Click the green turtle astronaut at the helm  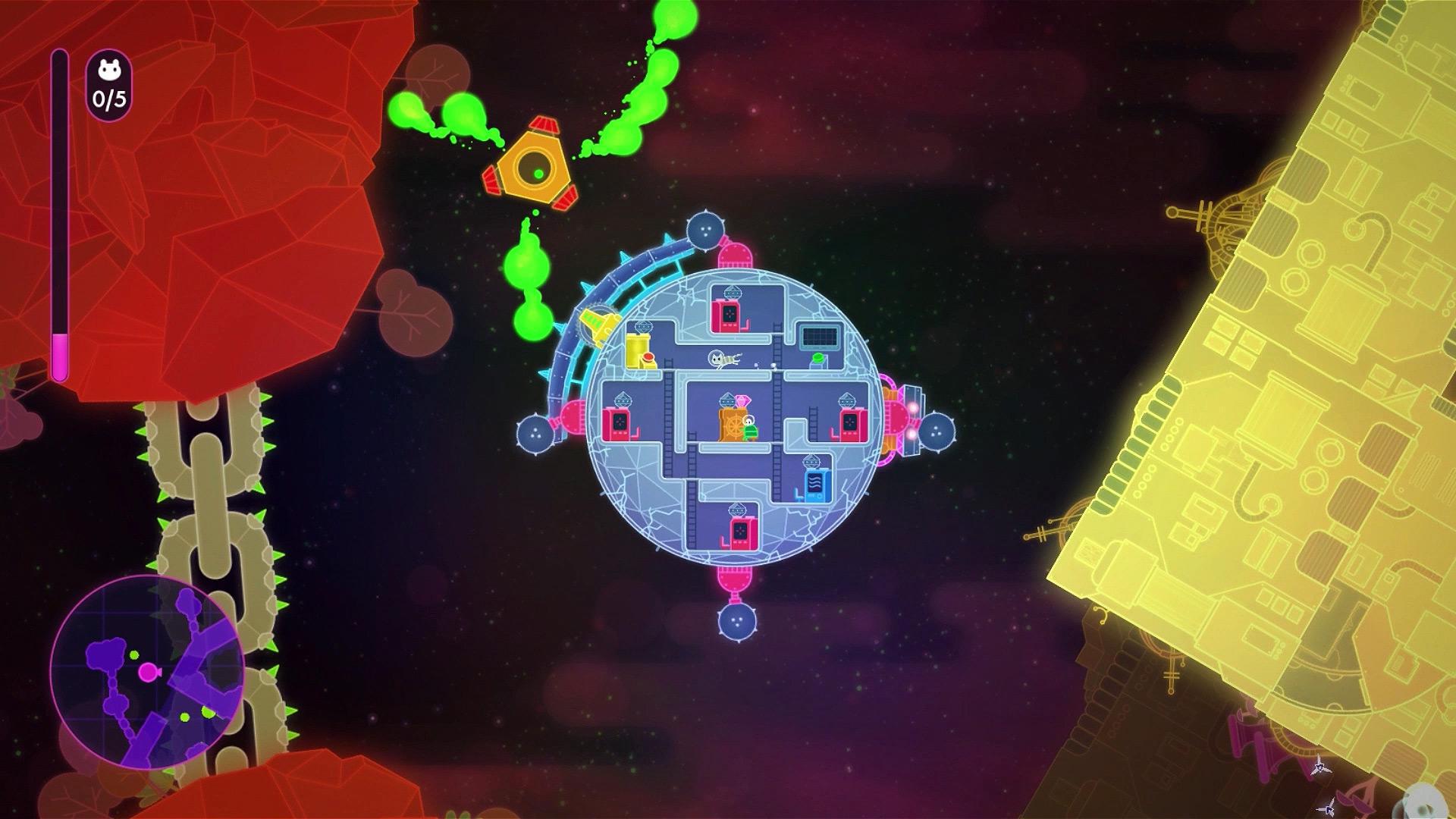[749, 429]
